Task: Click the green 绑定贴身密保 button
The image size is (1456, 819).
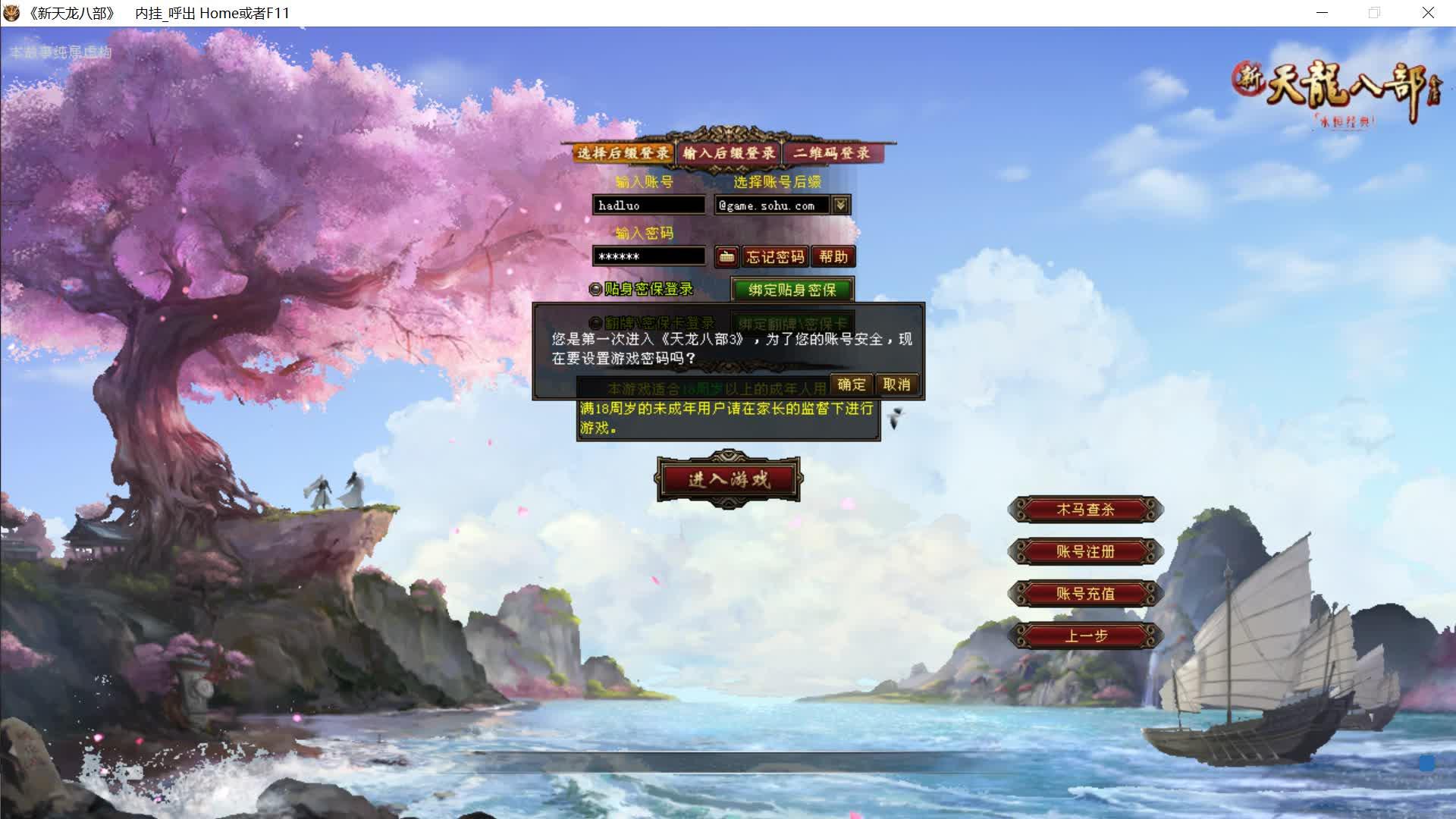Action: [792, 290]
